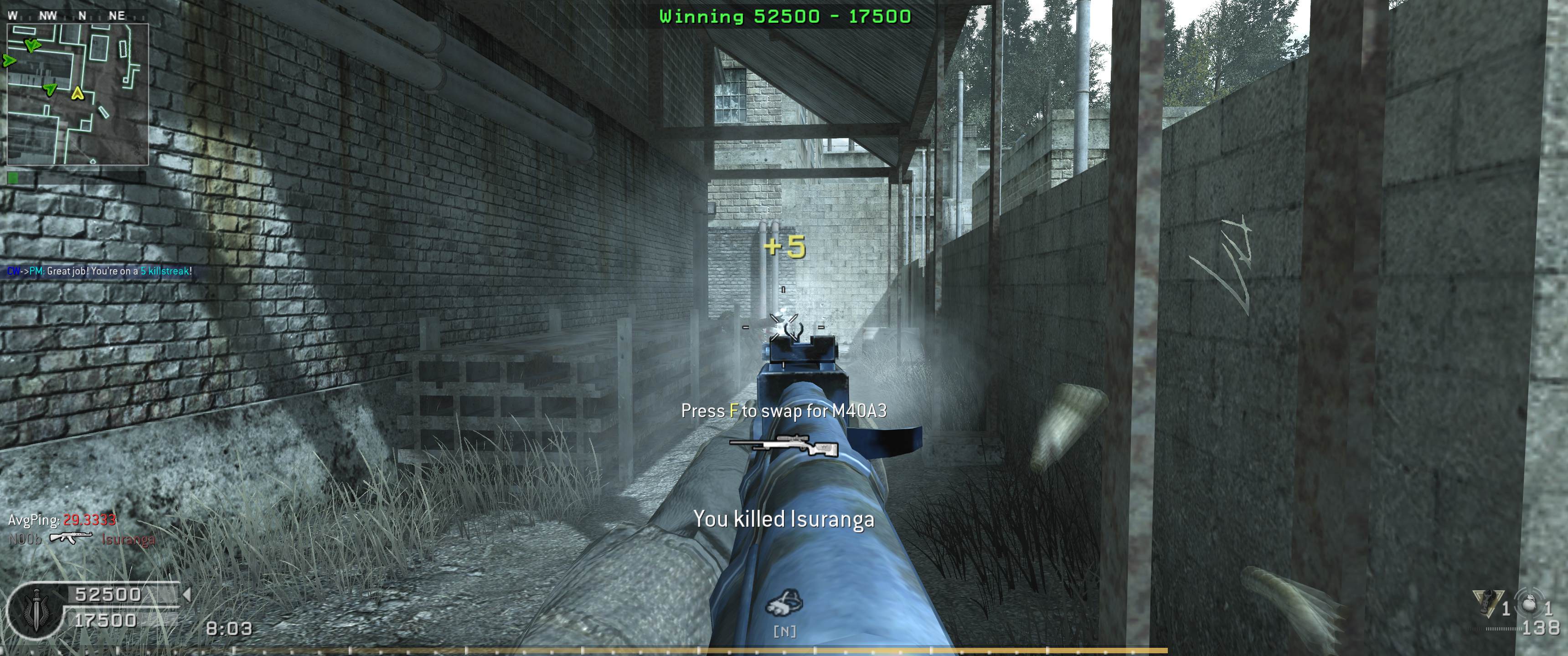Click the compass strip above the minimap
The height and width of the screenshot is (656, 1568).
point(67,16)
